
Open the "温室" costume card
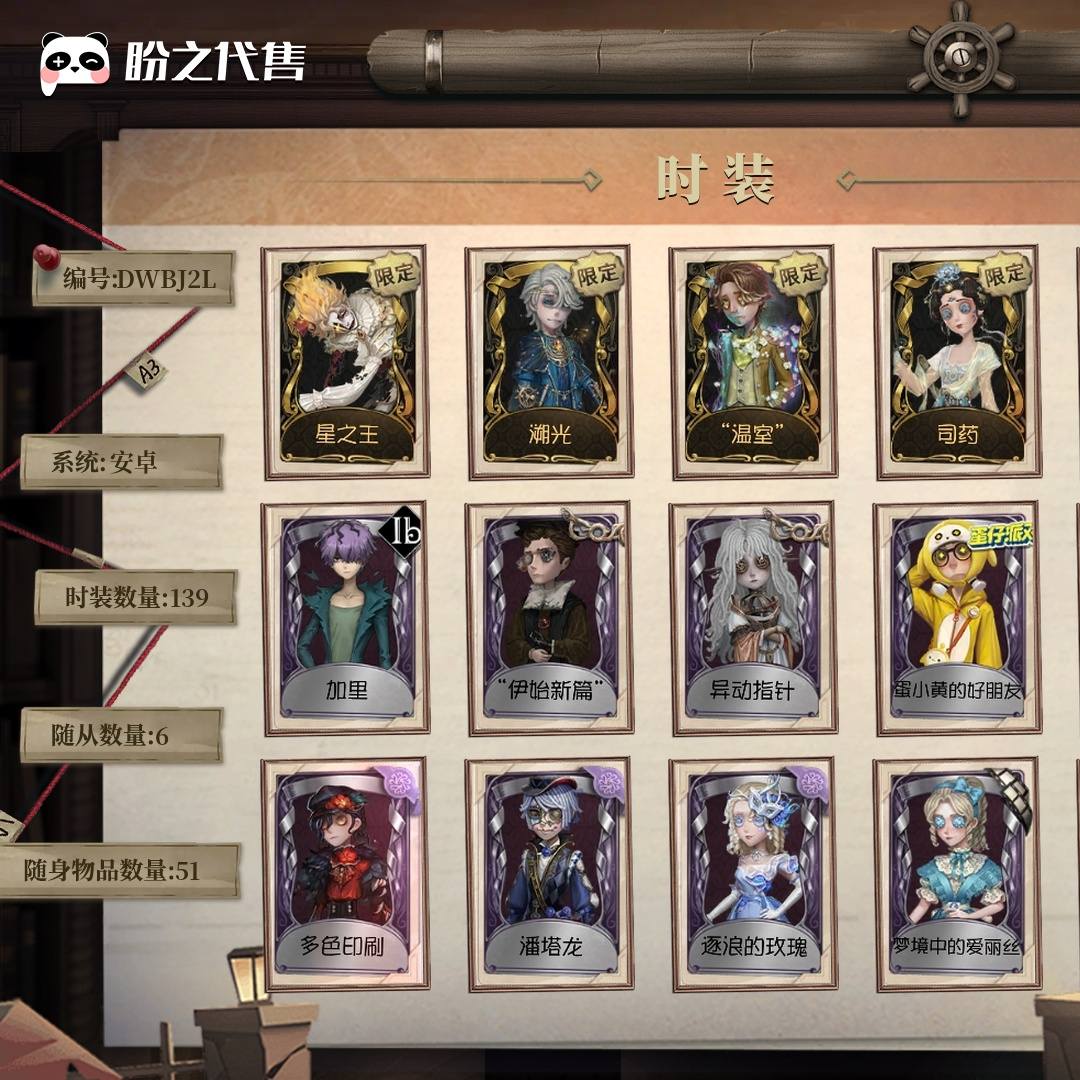(x=753, y=362)
